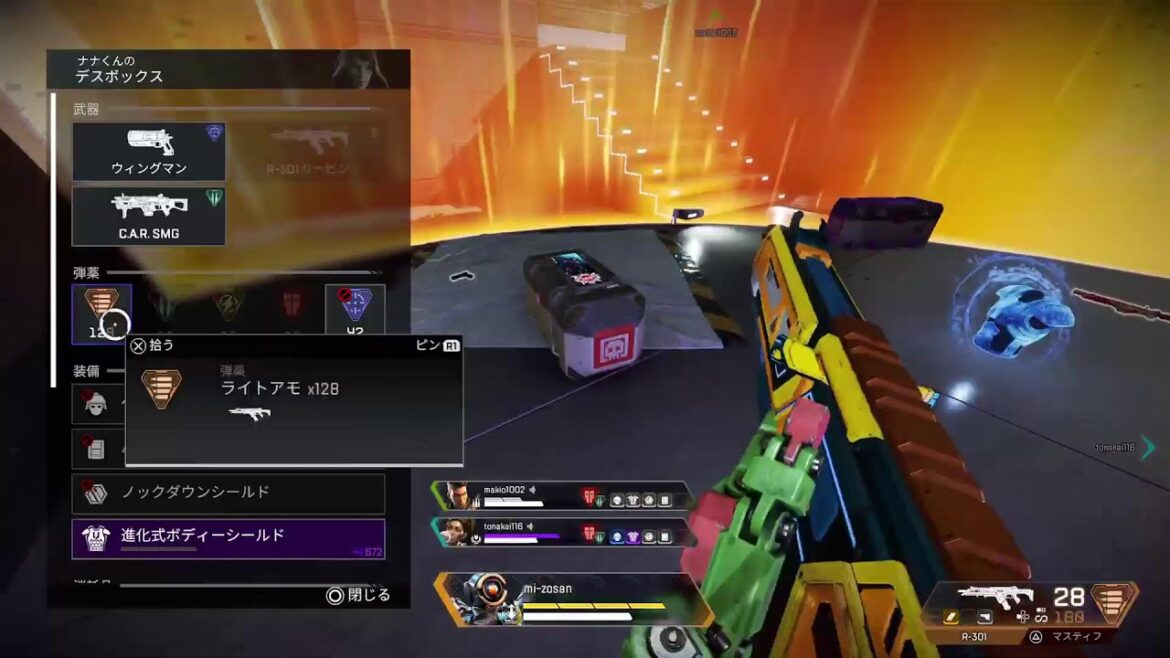Pick the C.A.R. SMG from the death box
This screenshot has width=1170, height=658.
point(148,216)
